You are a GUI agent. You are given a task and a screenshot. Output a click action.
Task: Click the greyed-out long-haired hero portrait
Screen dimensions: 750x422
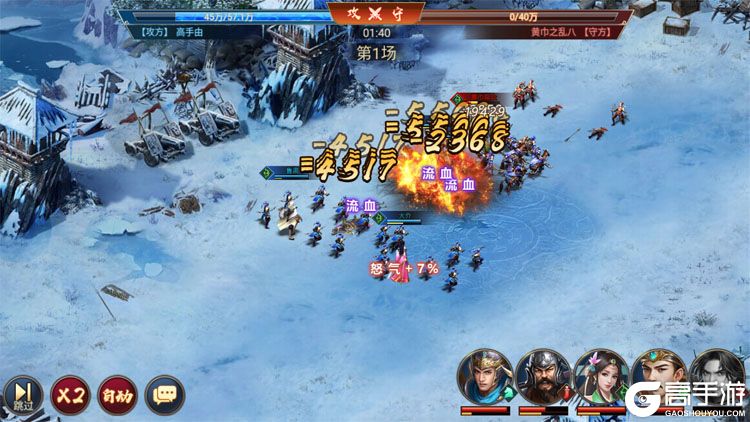point(717,372)
